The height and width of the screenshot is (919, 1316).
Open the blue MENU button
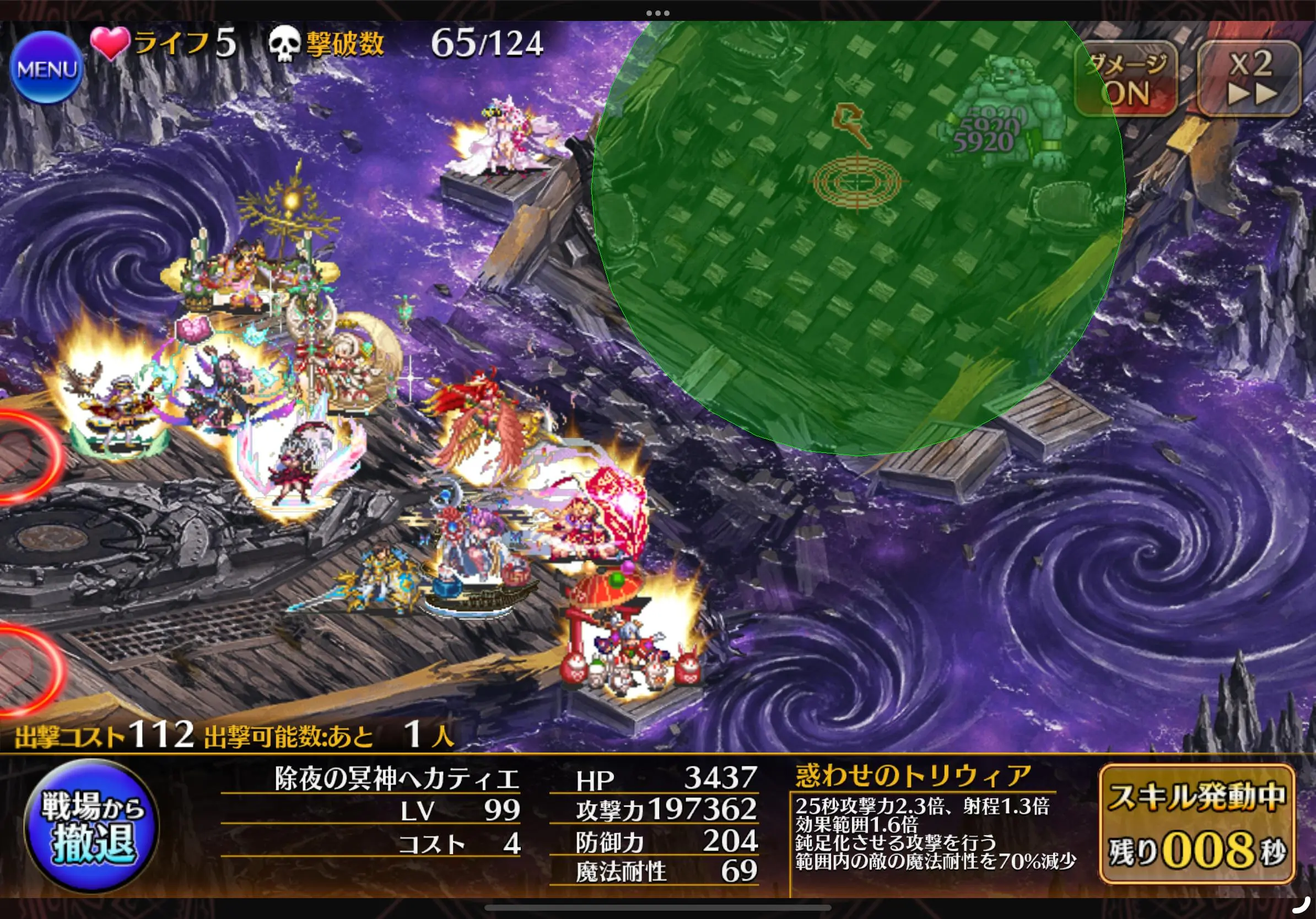47,68
